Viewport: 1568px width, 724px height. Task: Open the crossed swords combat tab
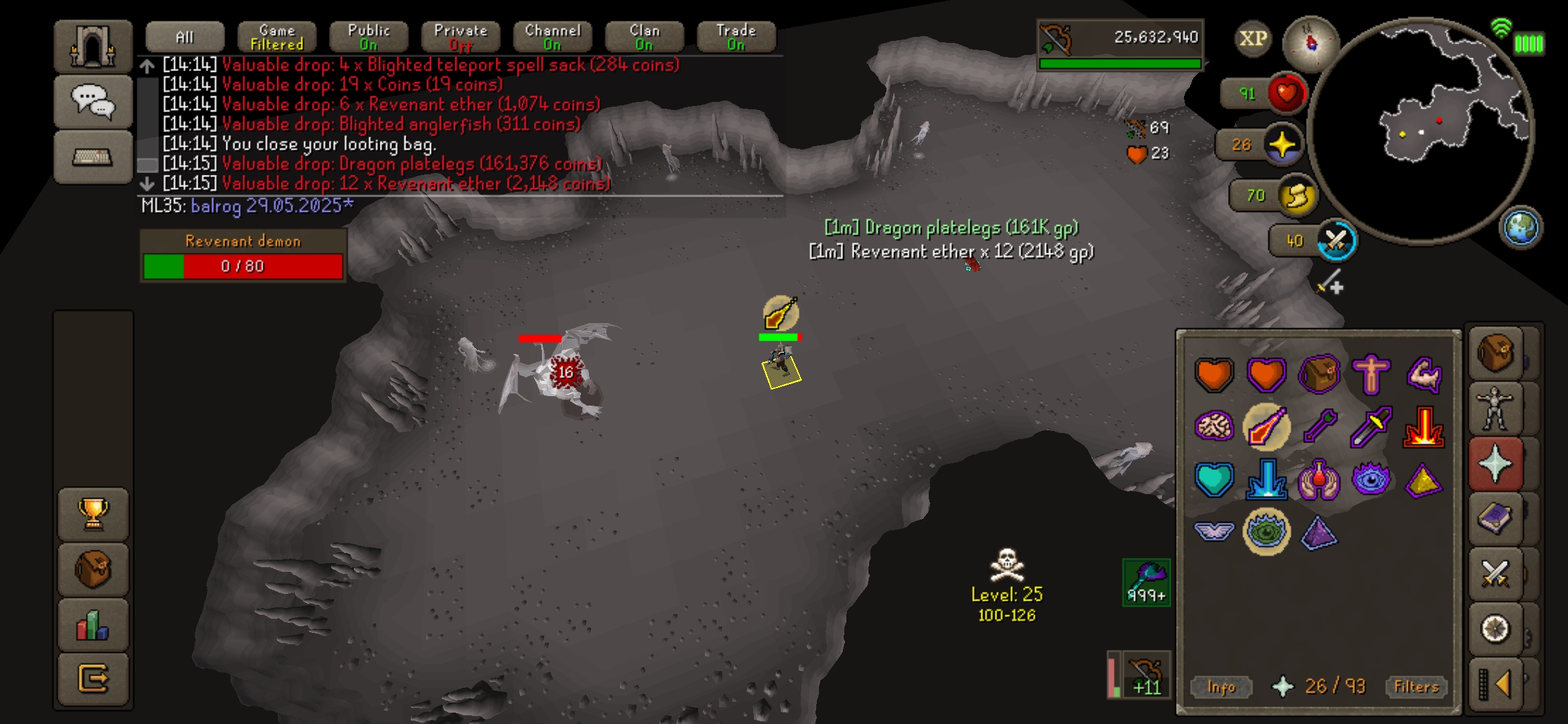(x=1496, y=574)
